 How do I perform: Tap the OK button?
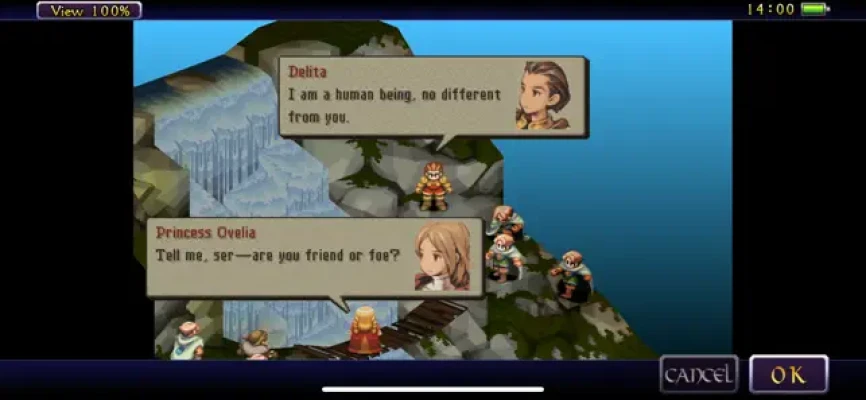click(788, 375)
